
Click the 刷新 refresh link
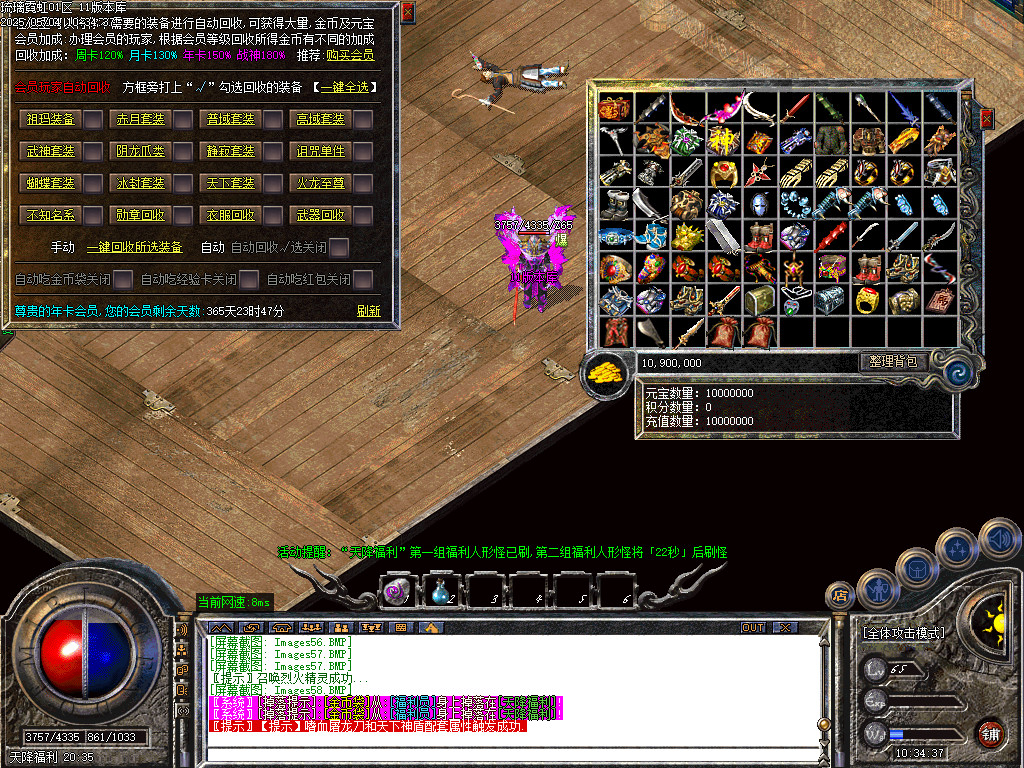click(368, 311)
